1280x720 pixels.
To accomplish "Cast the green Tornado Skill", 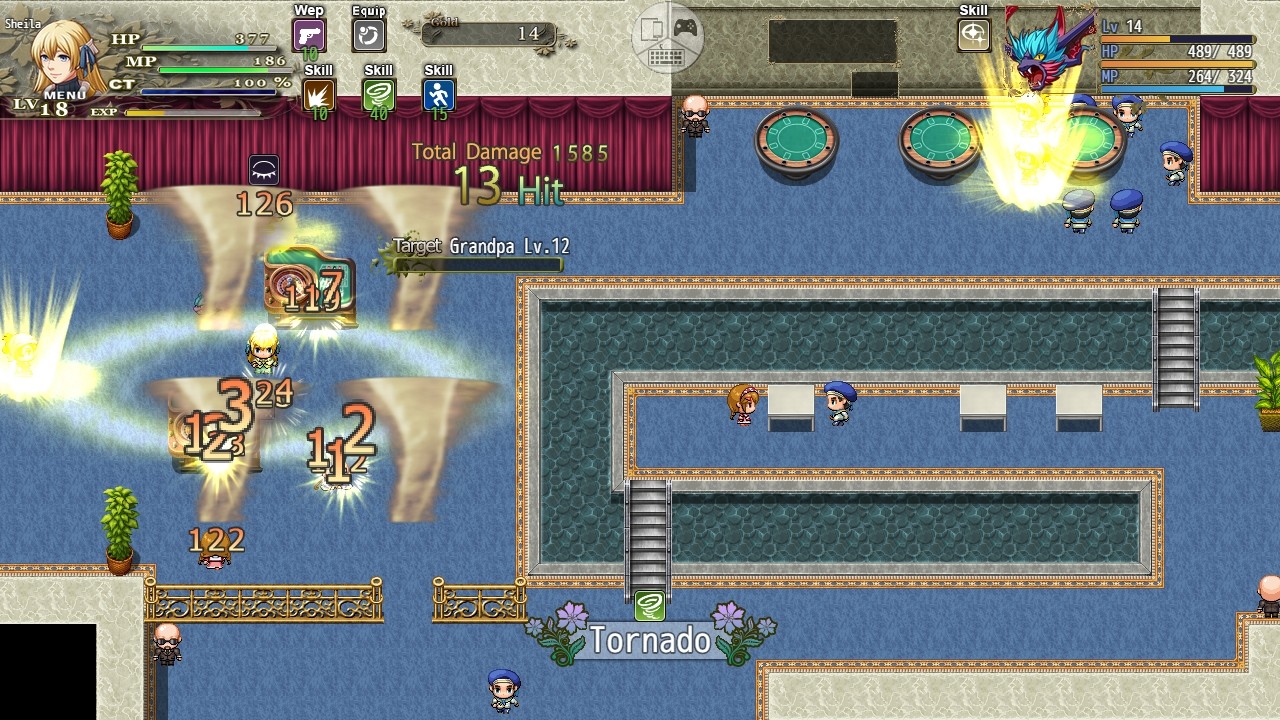I will coord(378,93).
